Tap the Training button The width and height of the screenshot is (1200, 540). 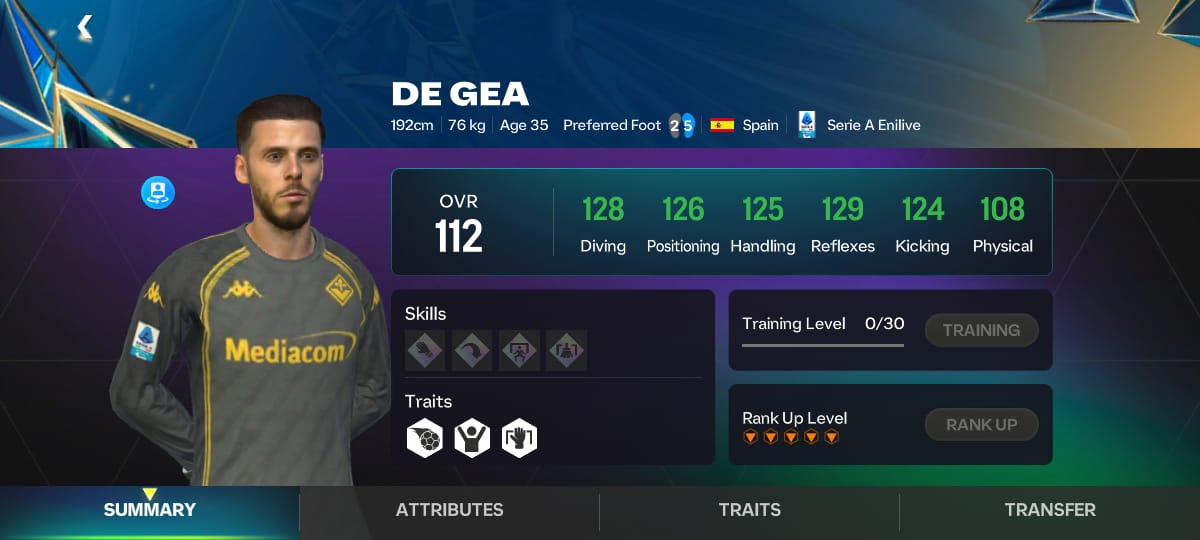(x=981, y=330)
